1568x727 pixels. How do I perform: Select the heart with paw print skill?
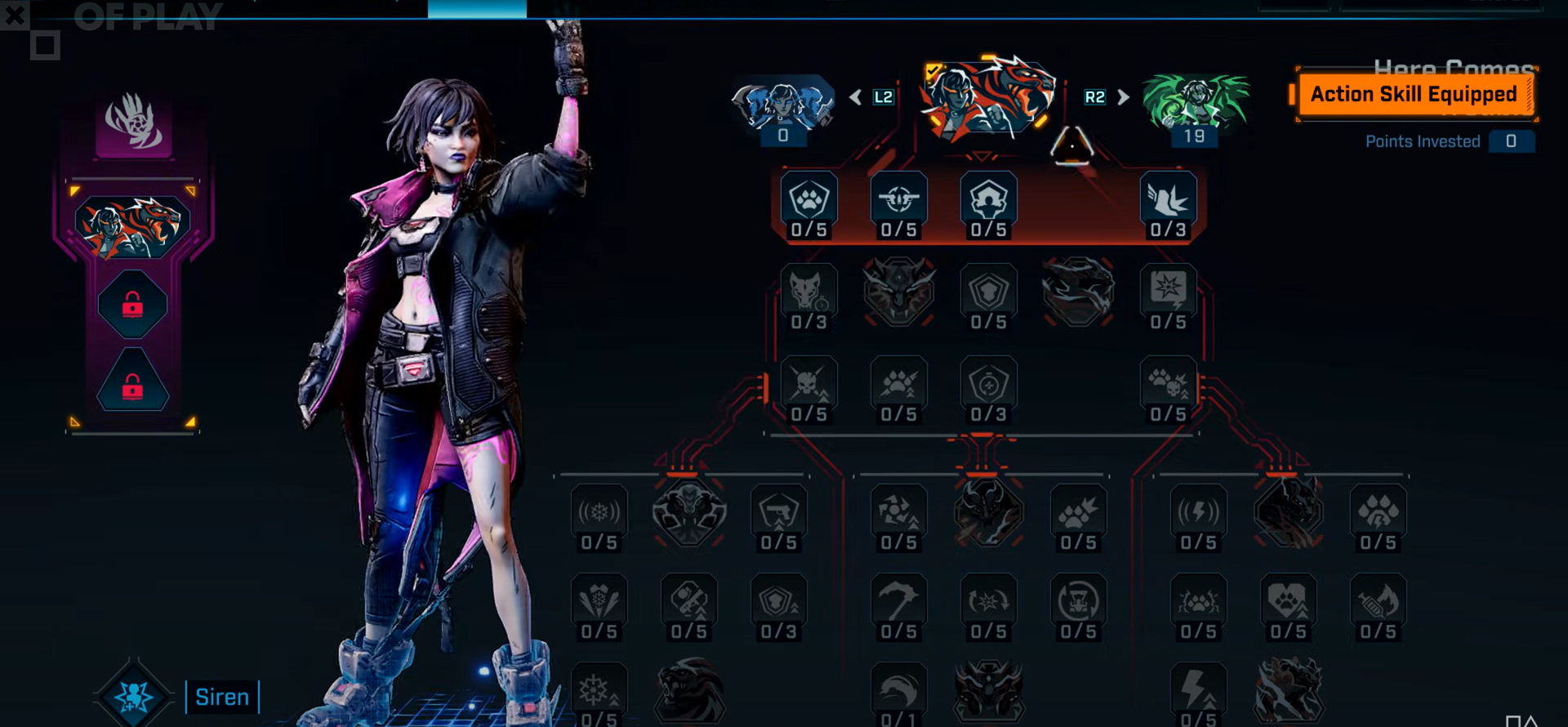(1288, 602)
